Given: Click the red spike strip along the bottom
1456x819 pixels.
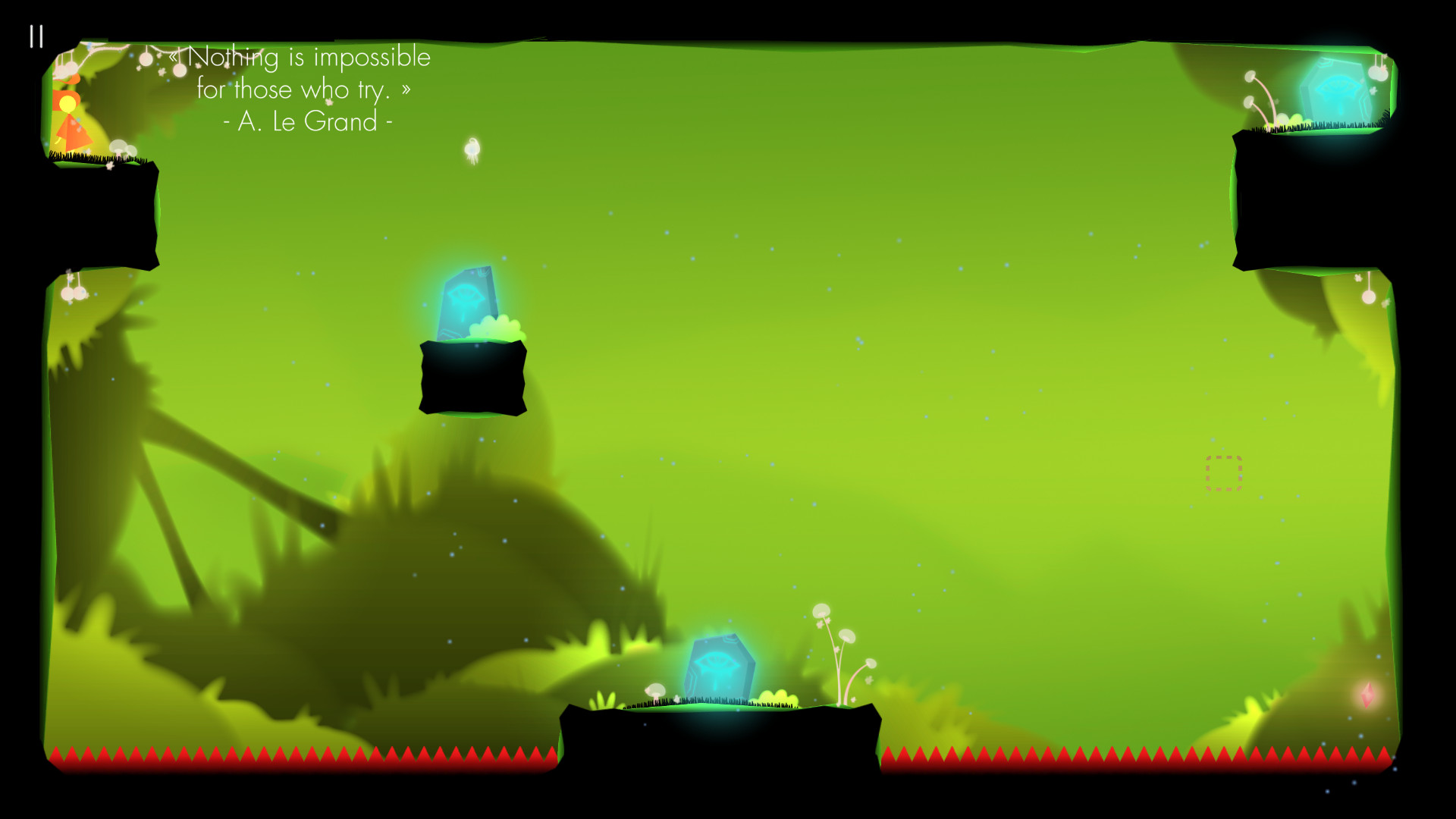Looking at the screenshot, I should tap(303, 758).
